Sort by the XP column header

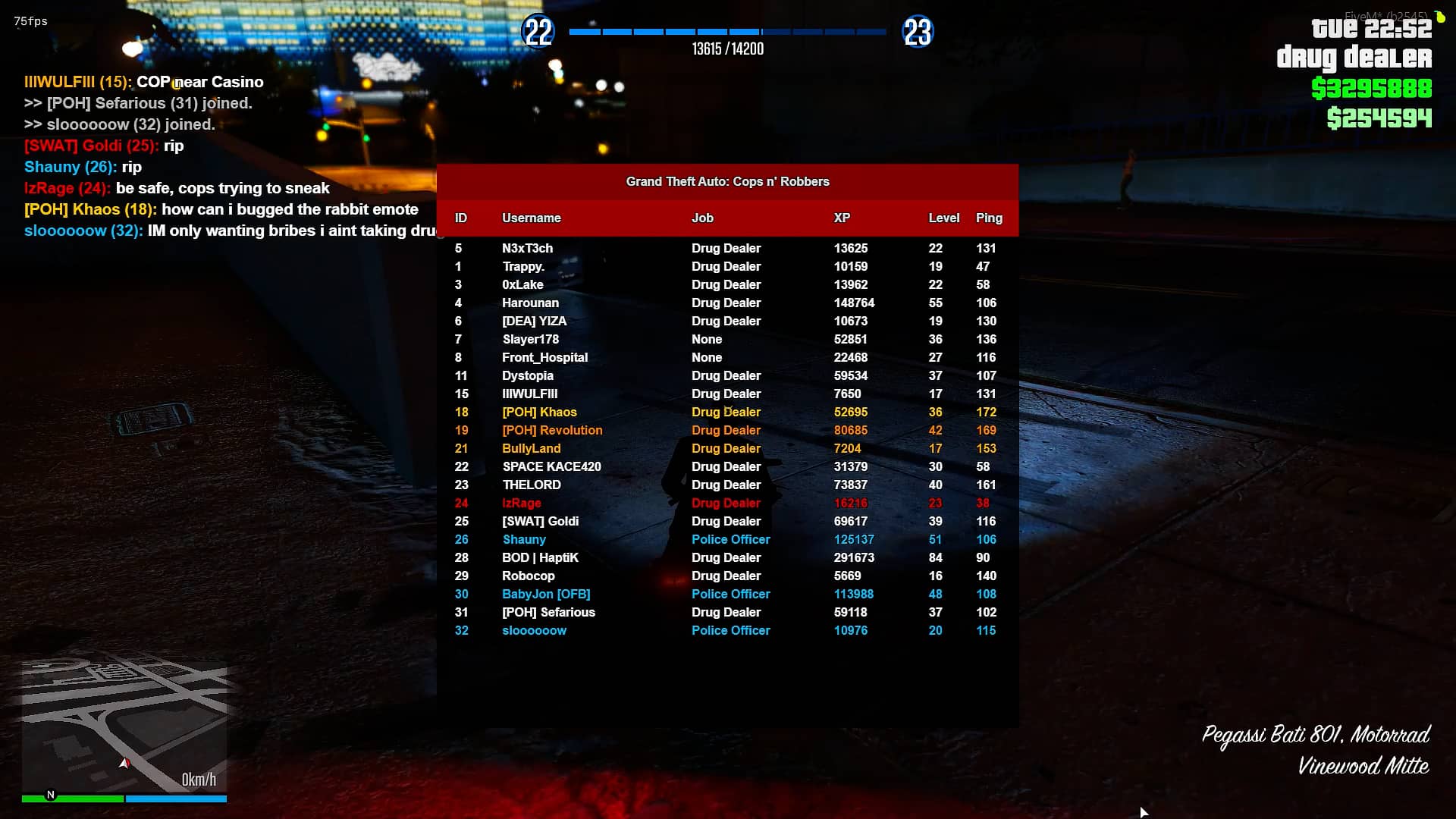pyautogui.click(x=842, y=218)
